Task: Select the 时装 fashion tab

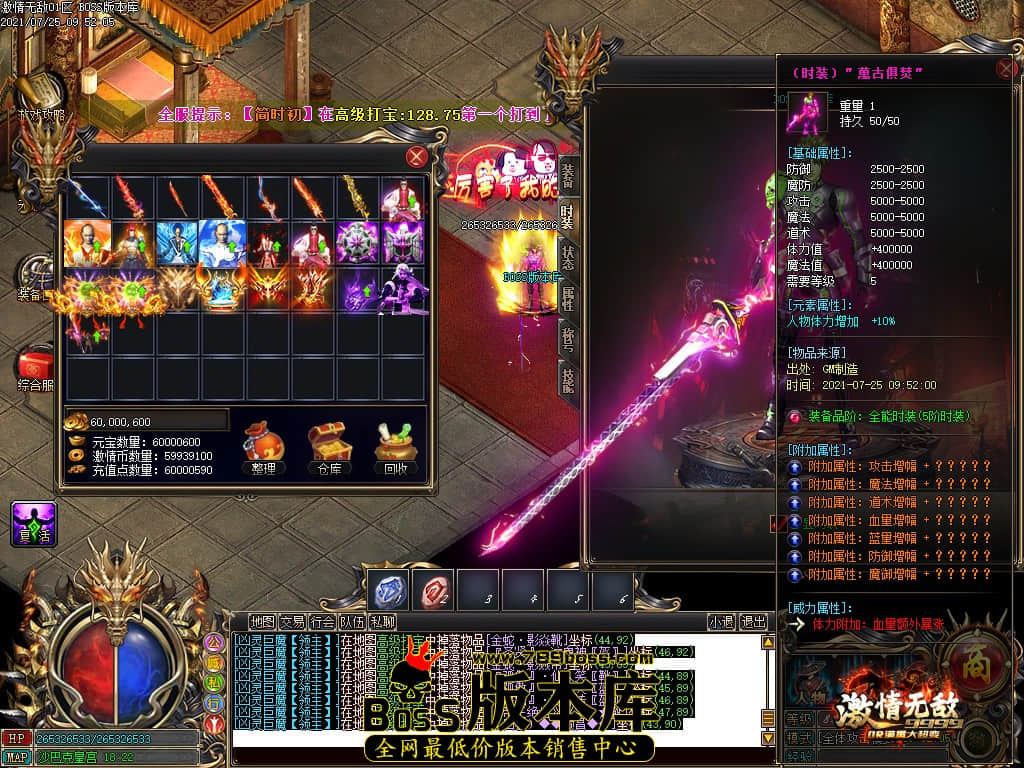Action: point(567,214)
